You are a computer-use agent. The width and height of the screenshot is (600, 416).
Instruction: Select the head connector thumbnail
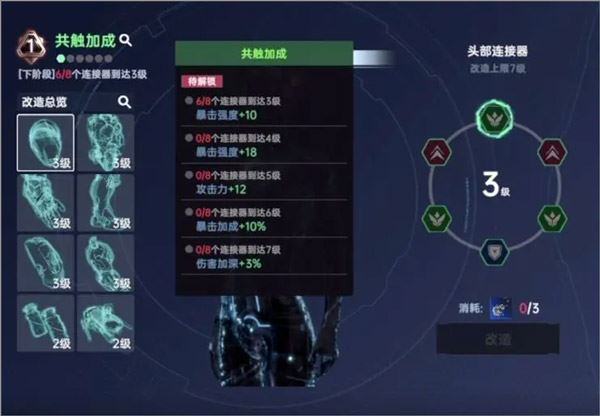click(x=45, y=141)
